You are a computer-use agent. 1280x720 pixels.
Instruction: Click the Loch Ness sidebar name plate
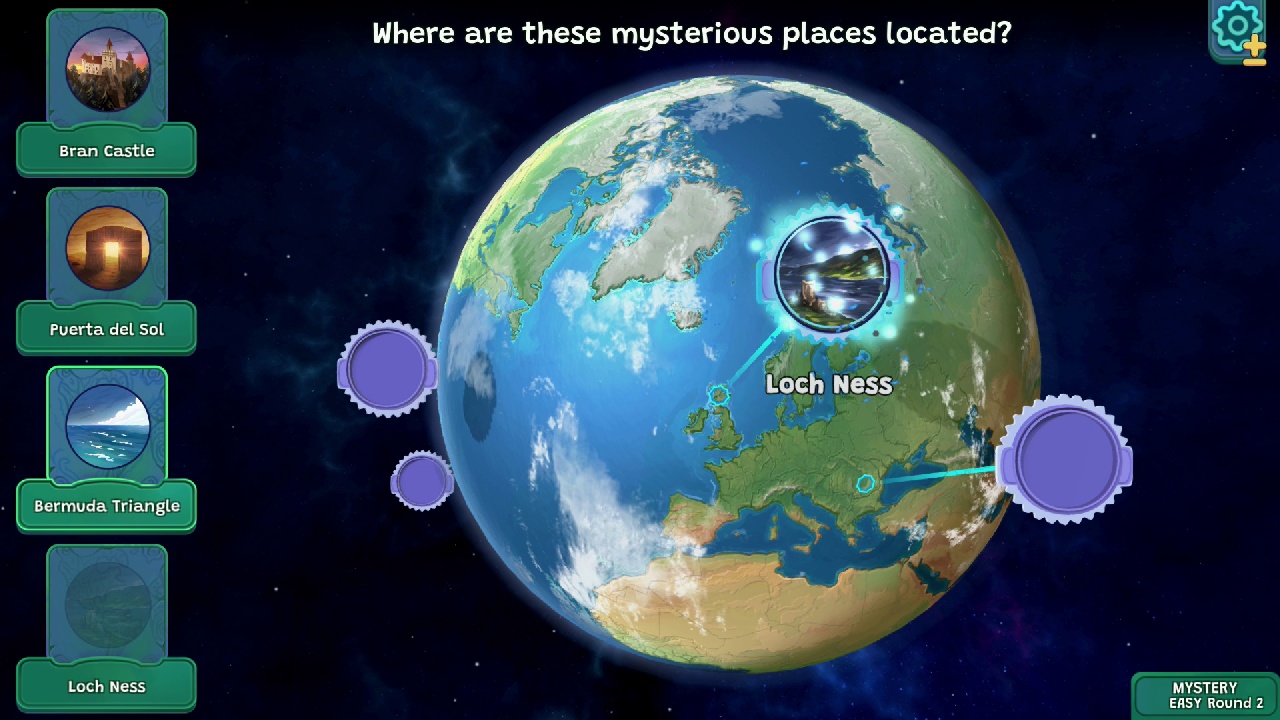(x=106, y=686)
